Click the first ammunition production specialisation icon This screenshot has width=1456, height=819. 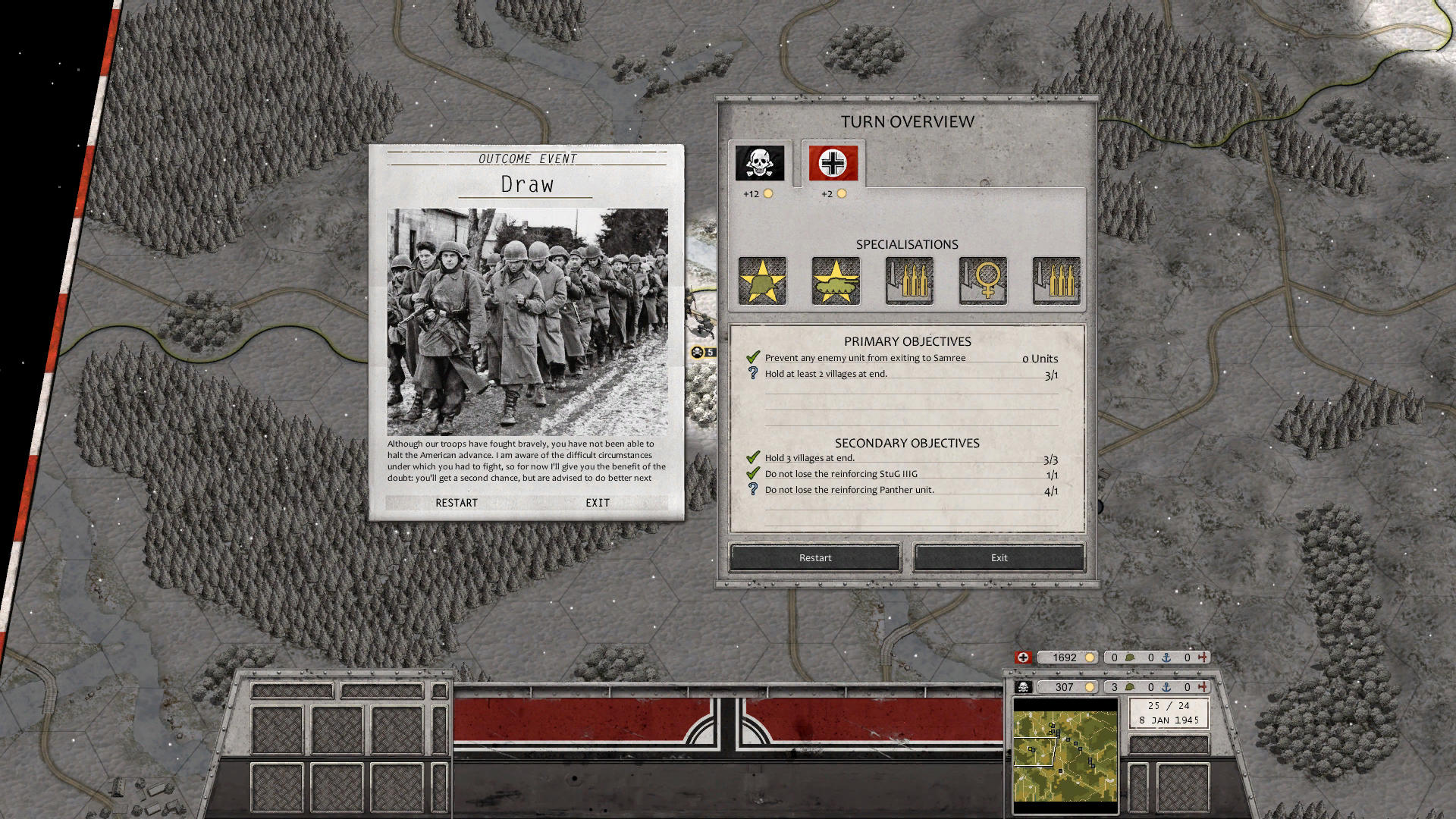click(908, 280)
